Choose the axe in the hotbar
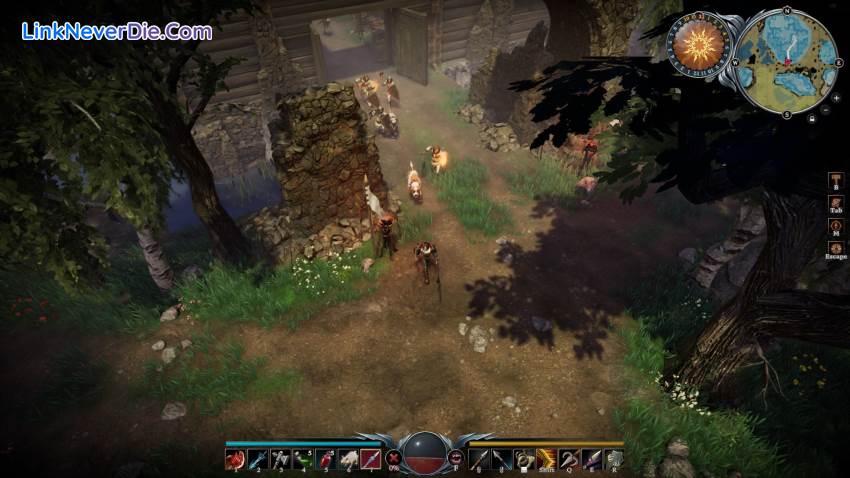Viewport: 850px width, 478px height. 279,459
